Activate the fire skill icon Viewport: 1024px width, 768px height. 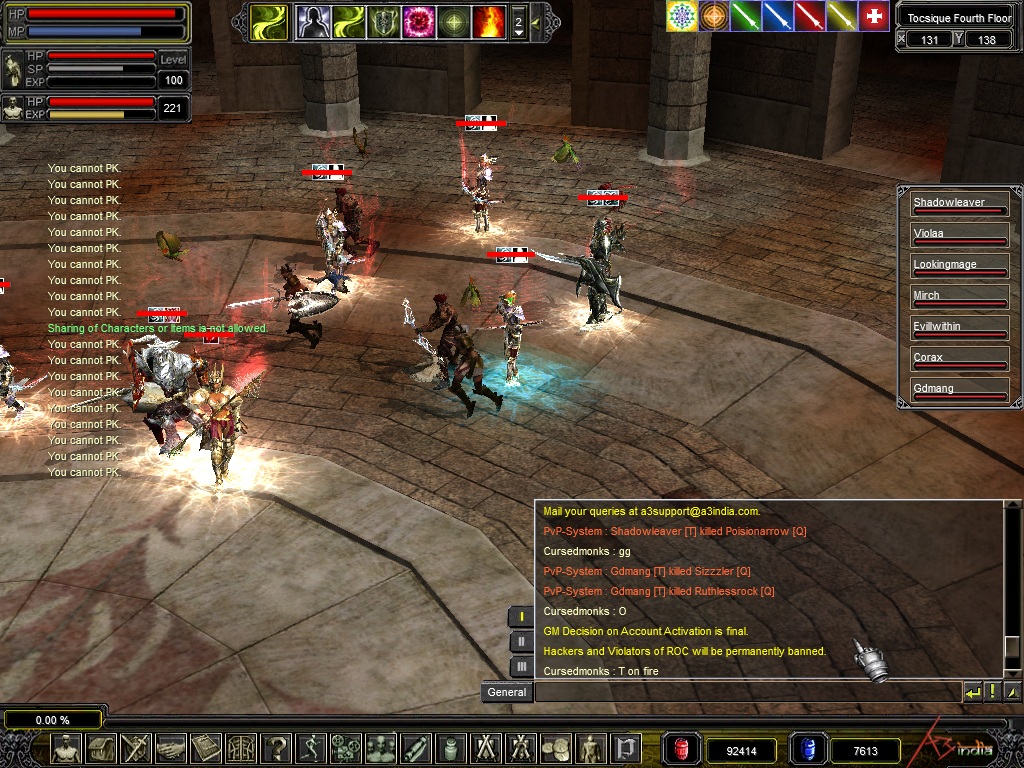coord(489,21)
